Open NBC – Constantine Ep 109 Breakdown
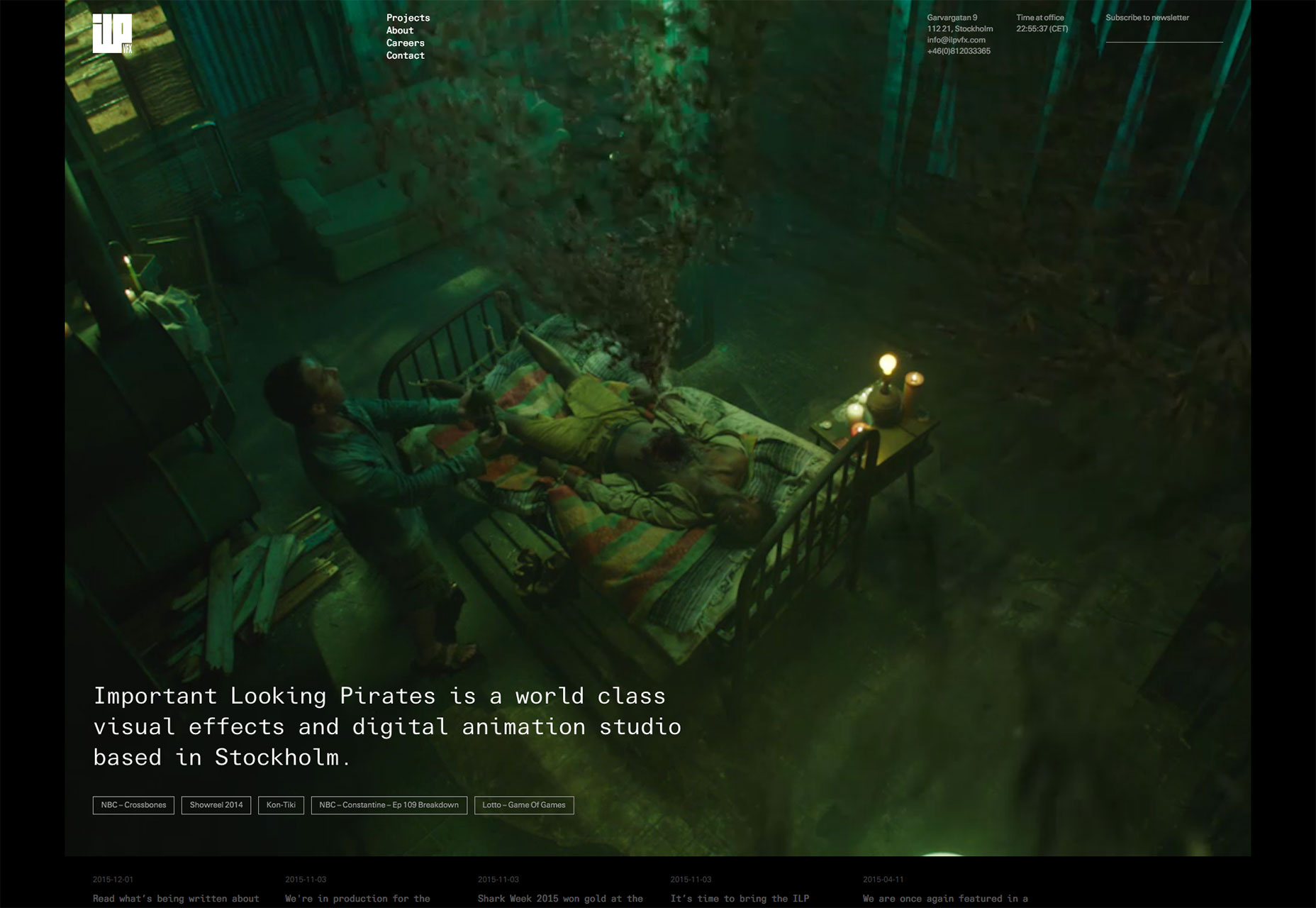1316x908 pixels. tap(389, 805)
